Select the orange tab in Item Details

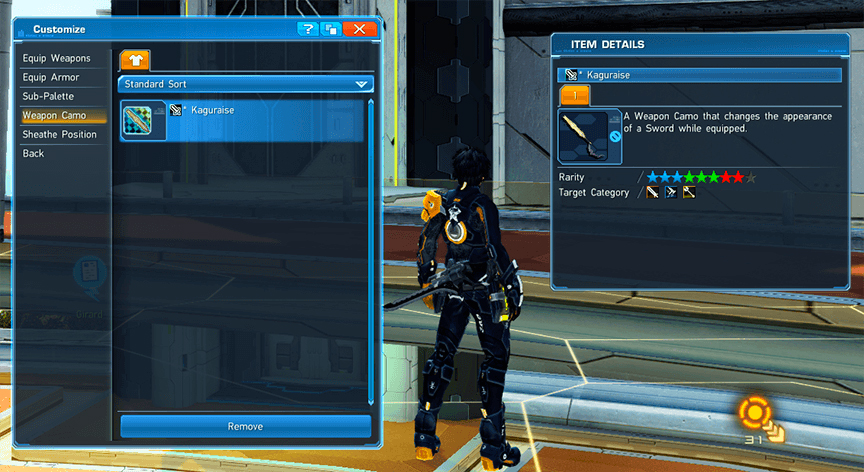click(x=575, y=95)
